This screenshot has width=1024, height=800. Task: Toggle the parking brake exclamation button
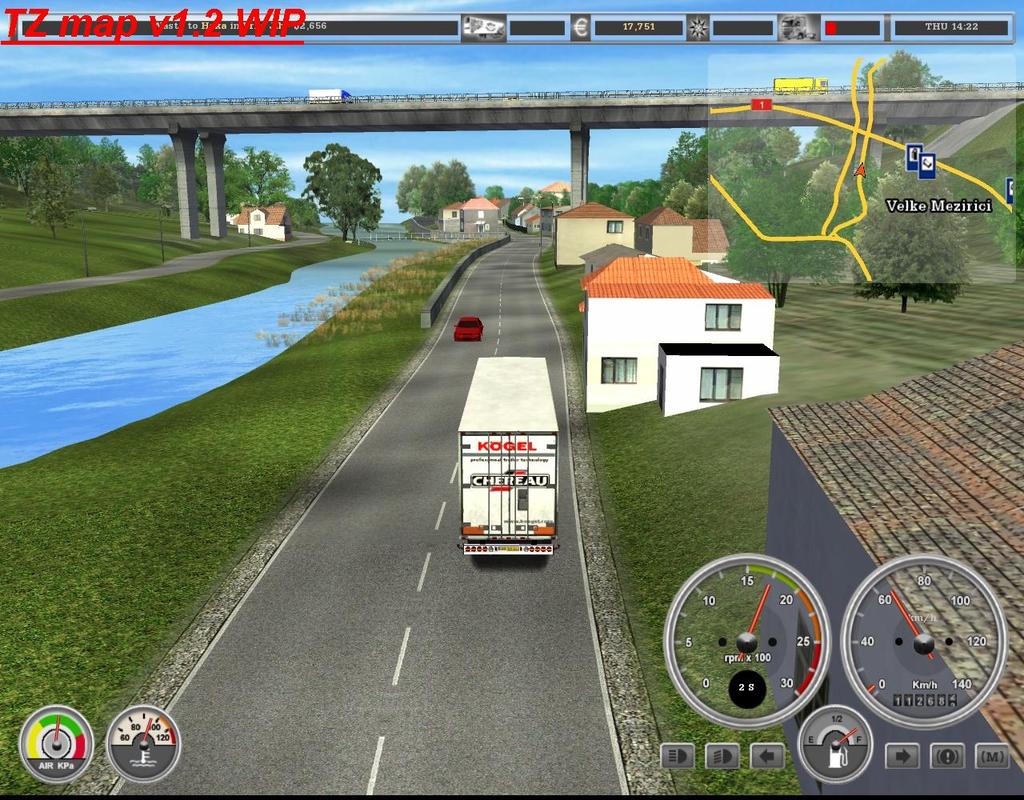(x=947, y=755)
